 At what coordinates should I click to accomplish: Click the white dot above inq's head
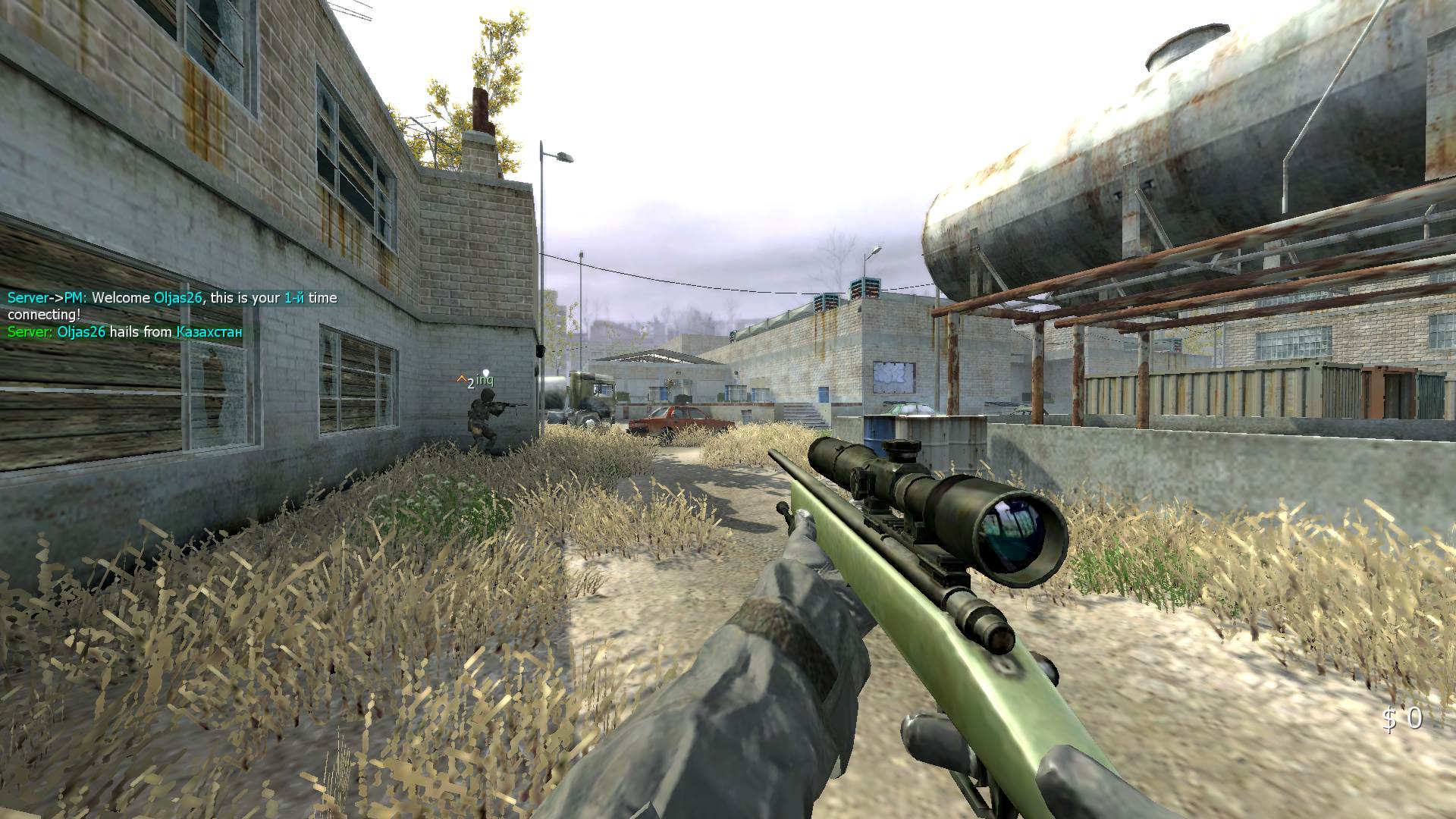pos(486,372)
